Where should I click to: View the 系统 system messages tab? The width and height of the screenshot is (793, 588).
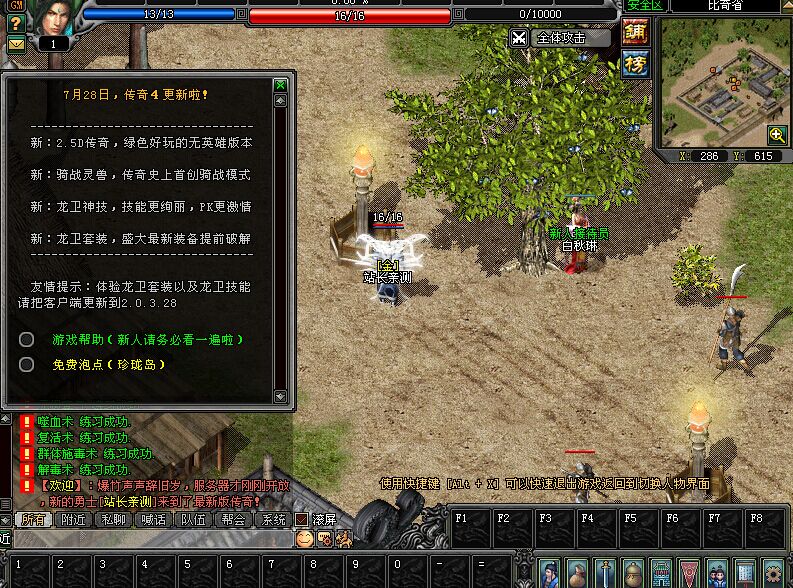coord(273,519)
